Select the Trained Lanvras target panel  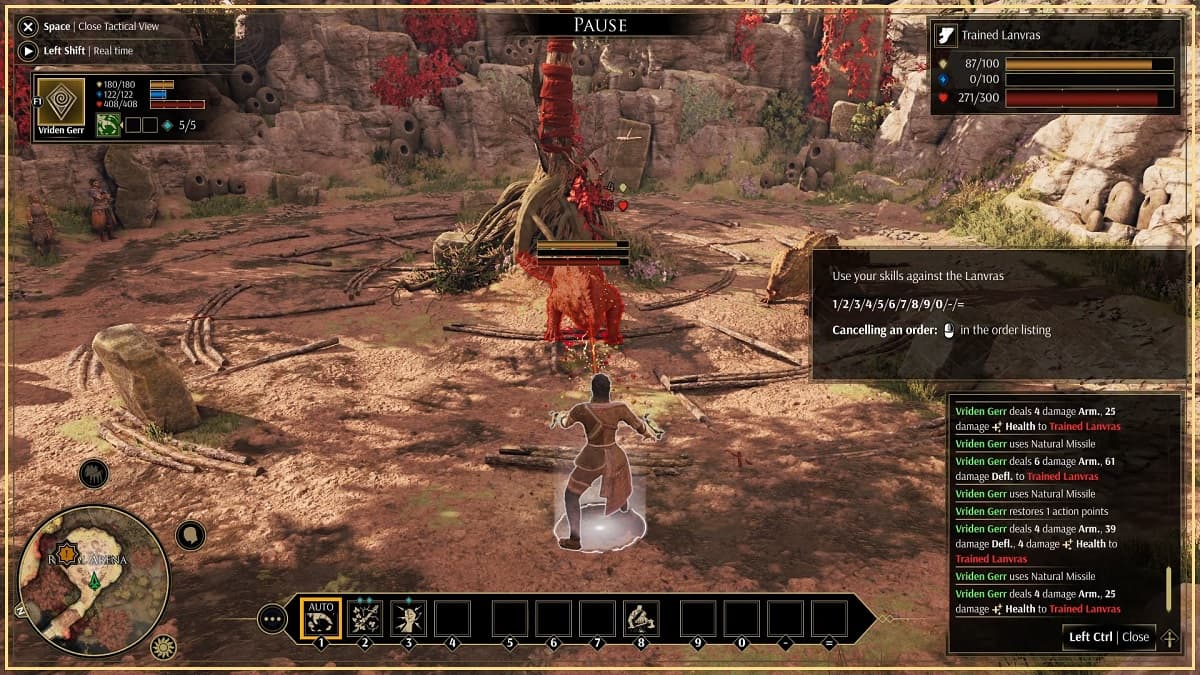click(x=1056, y=67)
